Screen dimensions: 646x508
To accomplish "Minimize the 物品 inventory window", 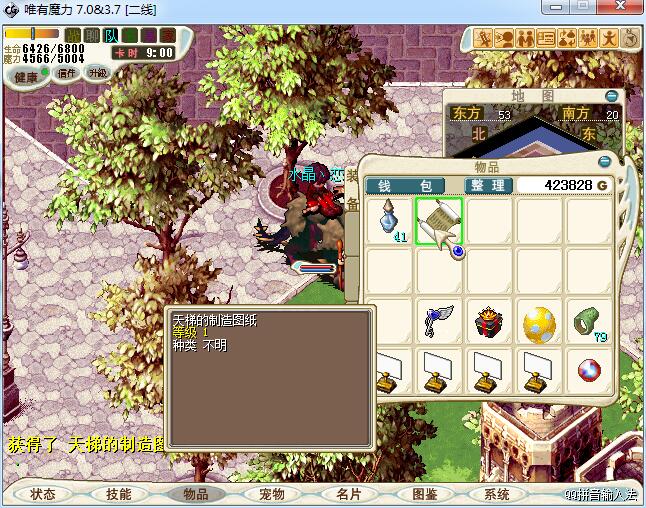I will point(604,162).
